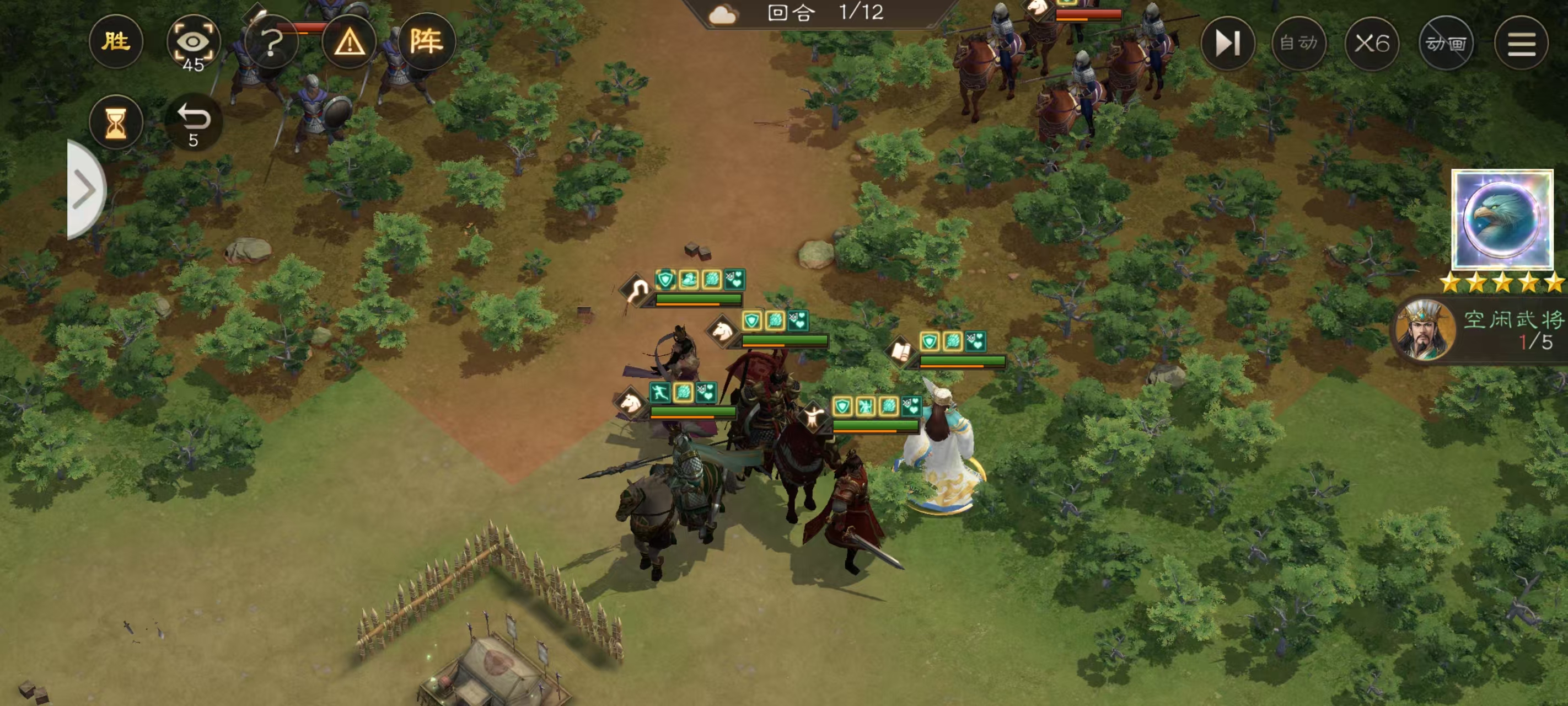1568x706 pixels.
Task: Open the victory conditions 胜 button
Action: coord(116,42)
